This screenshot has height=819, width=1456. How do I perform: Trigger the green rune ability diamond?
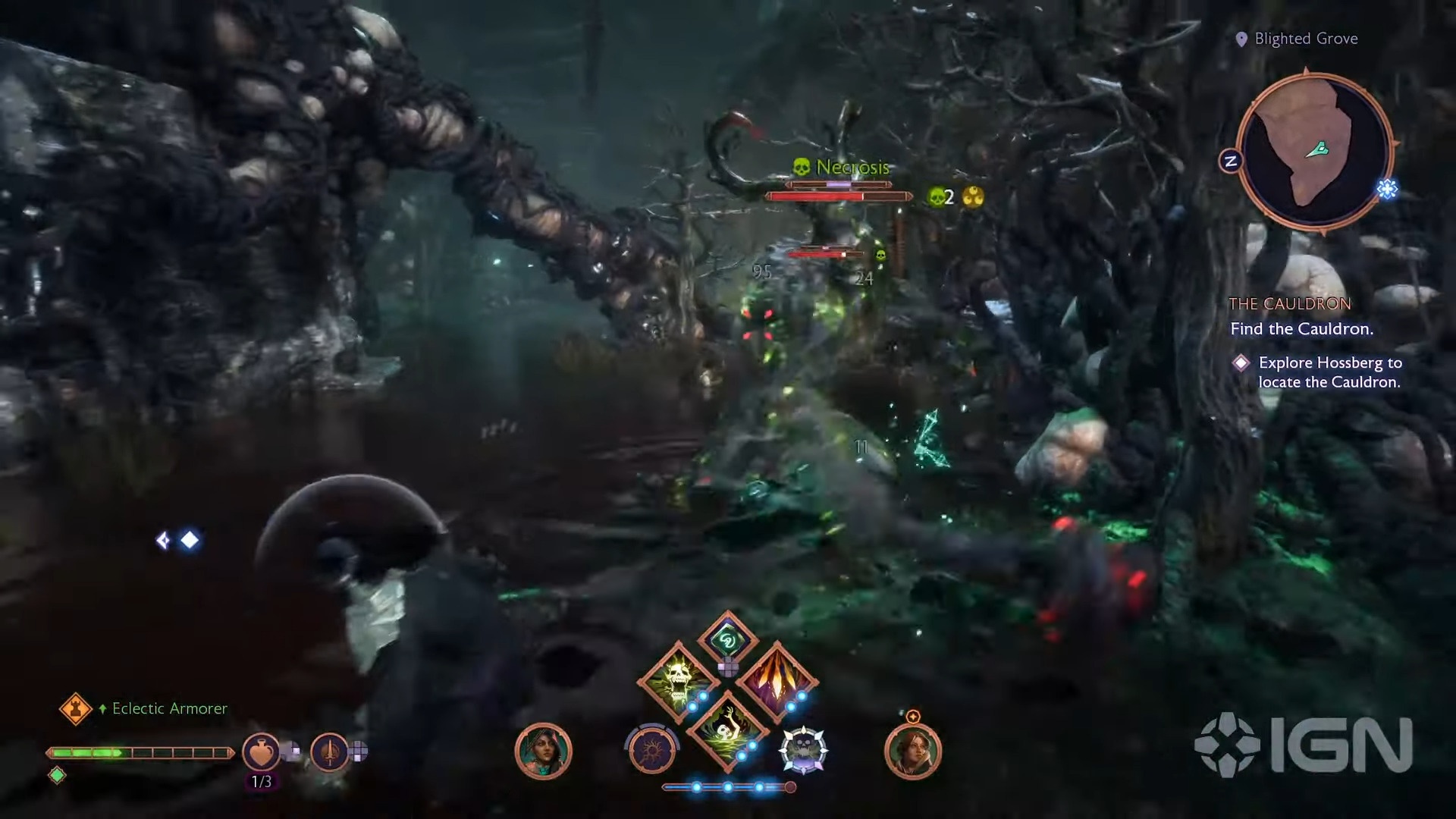pyautogui.click(x=727, y=641)
